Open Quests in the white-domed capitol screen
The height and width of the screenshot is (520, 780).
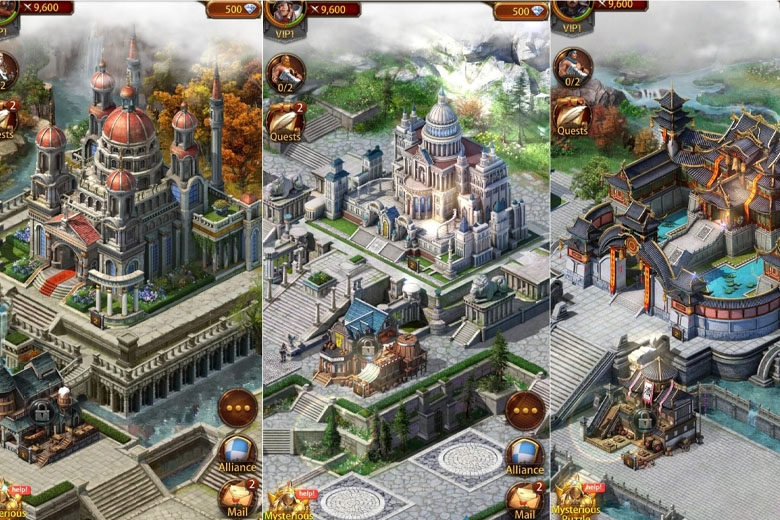pos(286,121)
